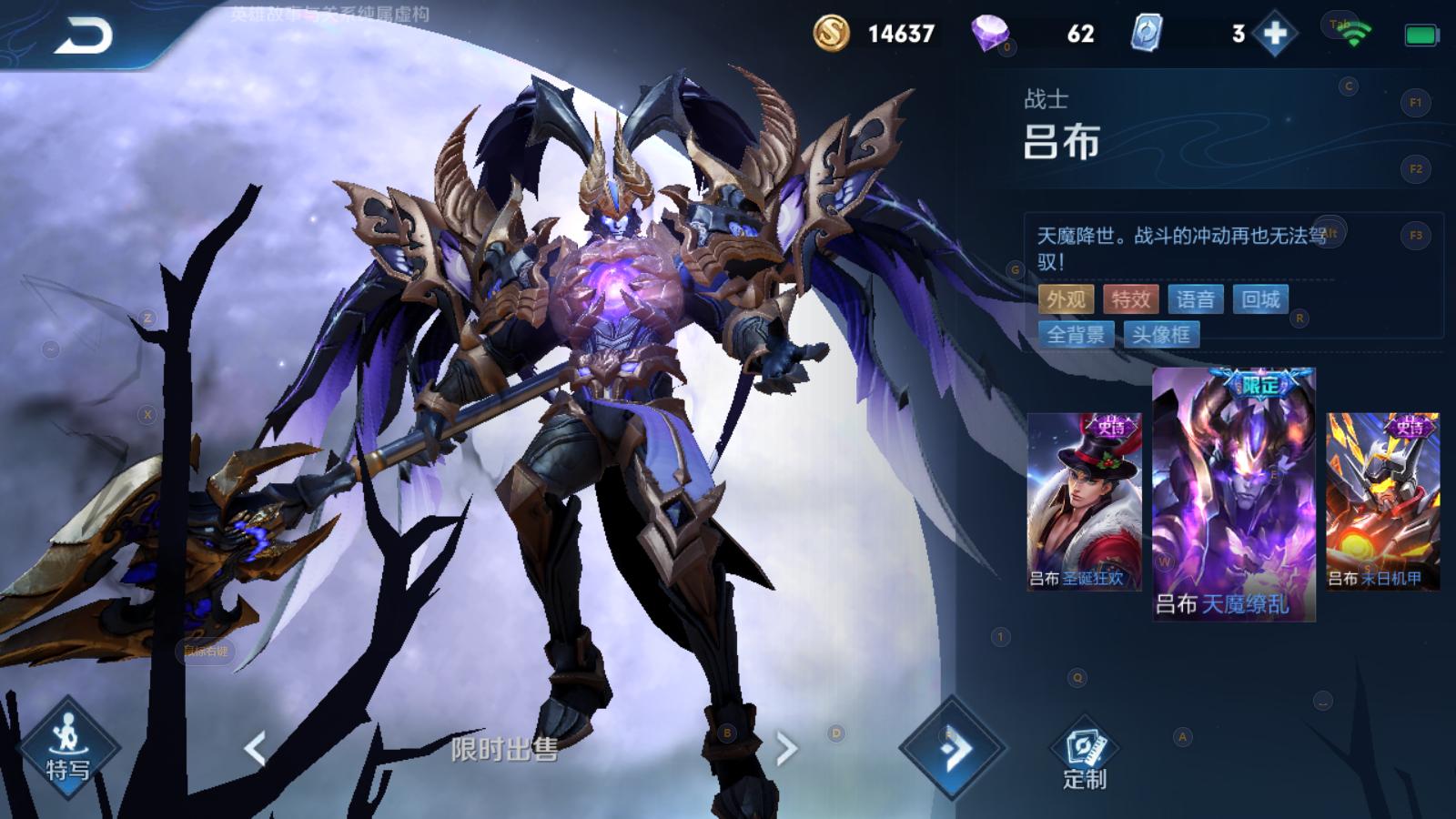This screenshot has width=1456, height=819.
Task: Click the gold coin currency icon
Action: point(831,34)
